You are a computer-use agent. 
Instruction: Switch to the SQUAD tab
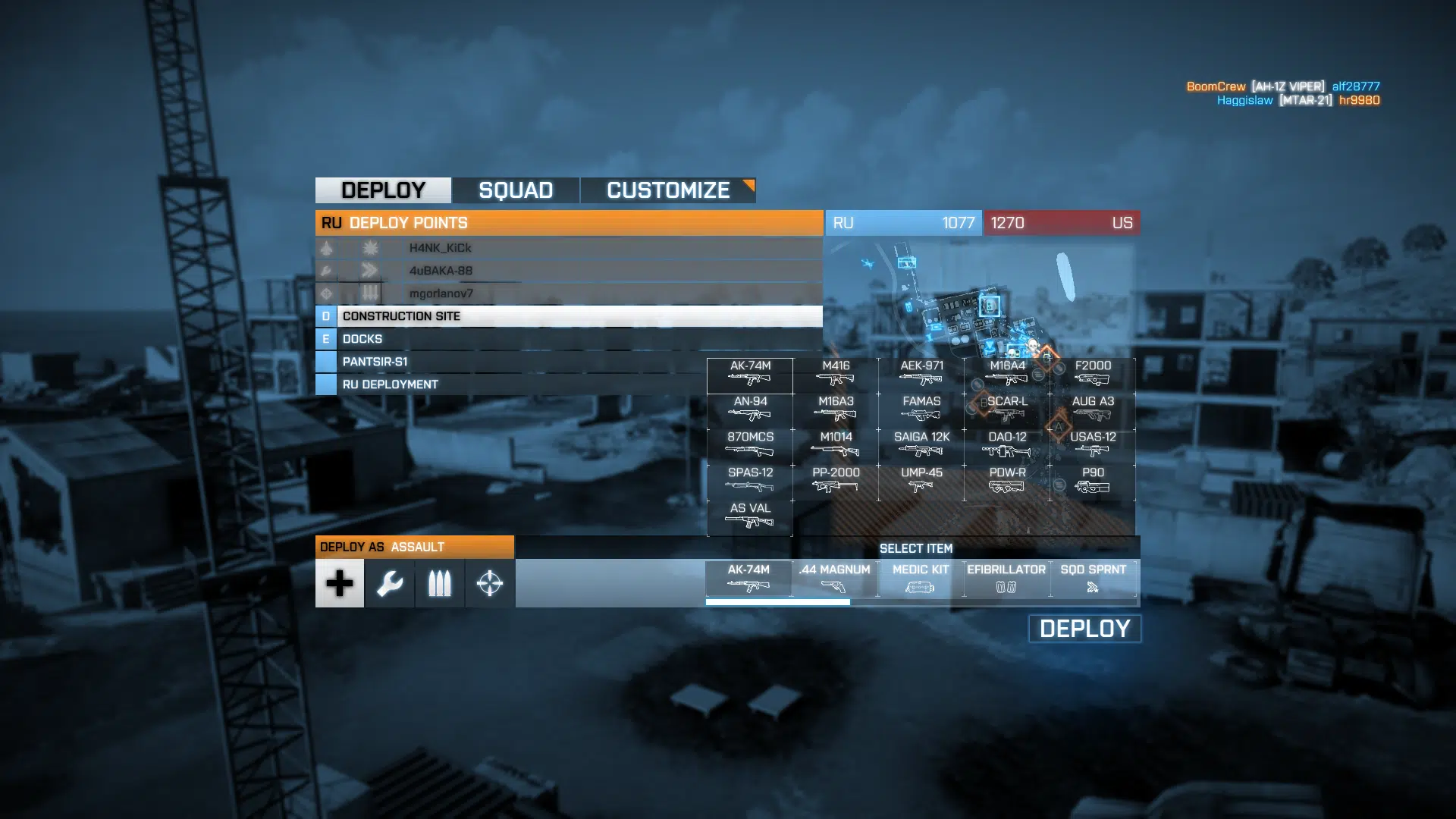[x=516, y=190]
